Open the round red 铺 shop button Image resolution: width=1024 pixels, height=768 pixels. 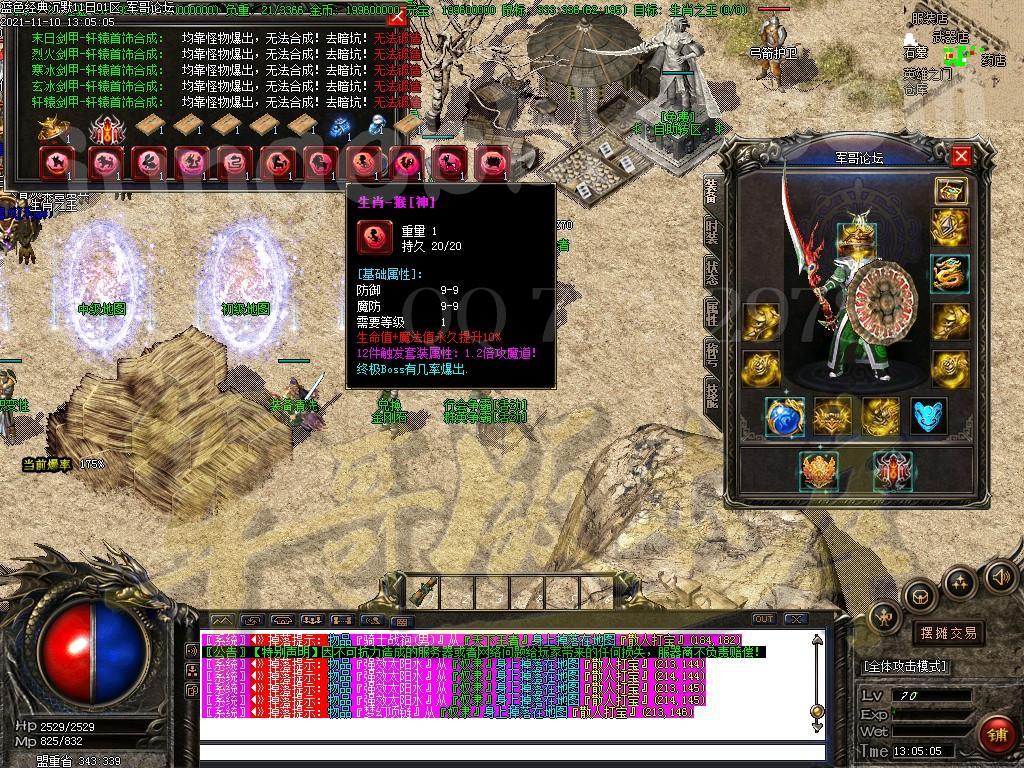[x=998, y=734]
